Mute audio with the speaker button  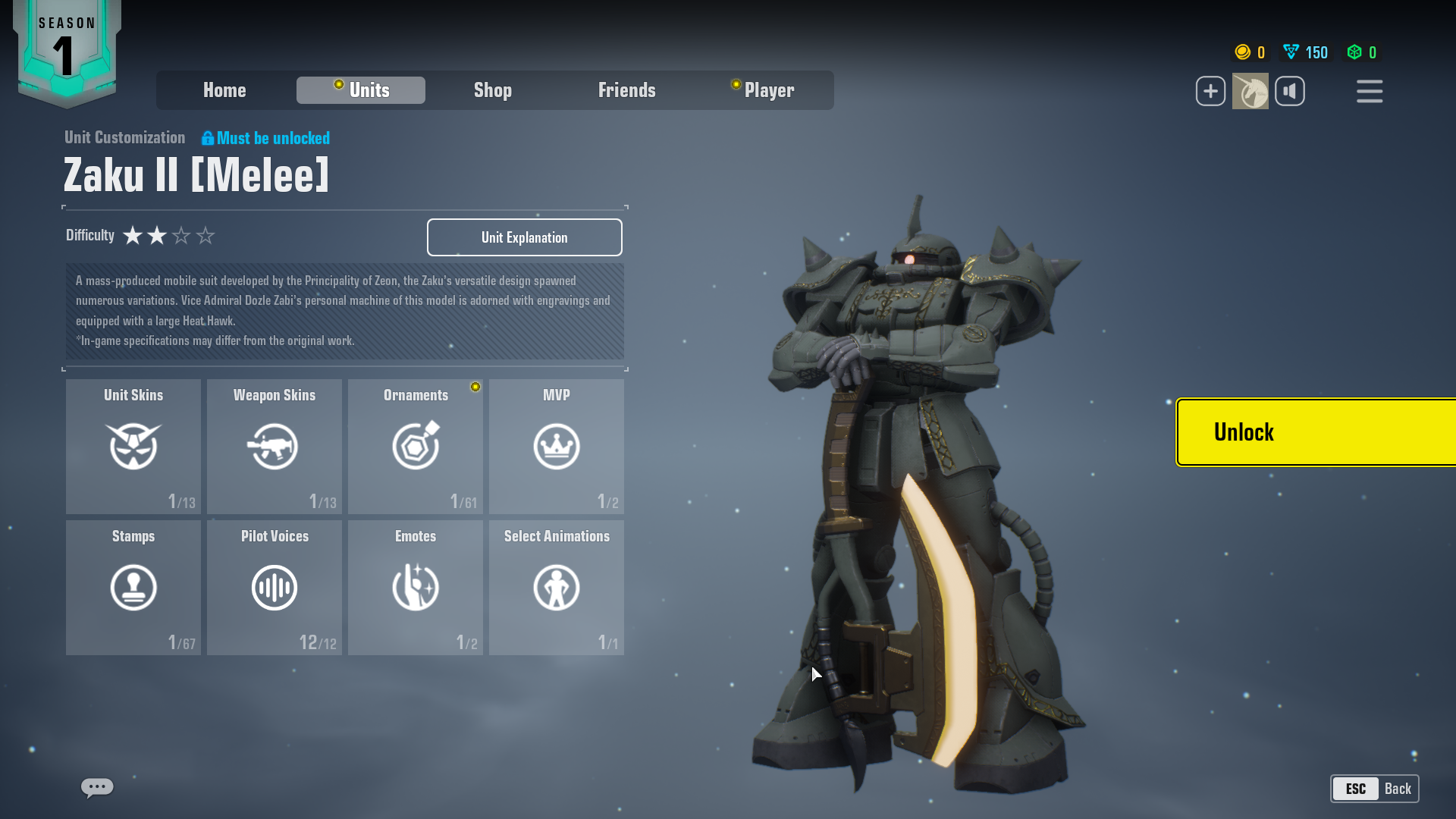tap(1291, 91)
